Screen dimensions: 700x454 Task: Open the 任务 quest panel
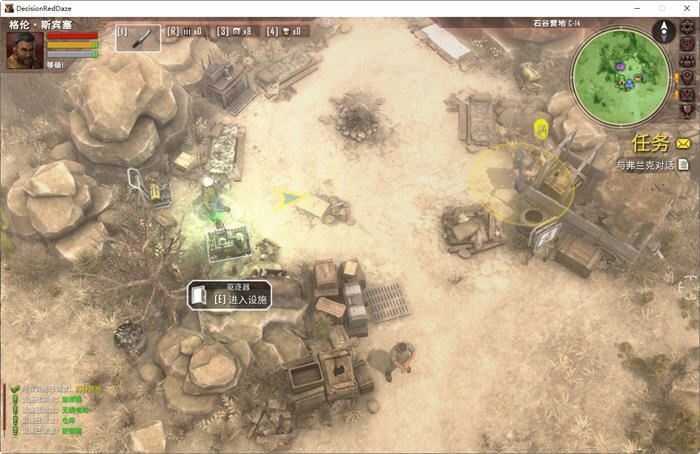click(650, 144)
